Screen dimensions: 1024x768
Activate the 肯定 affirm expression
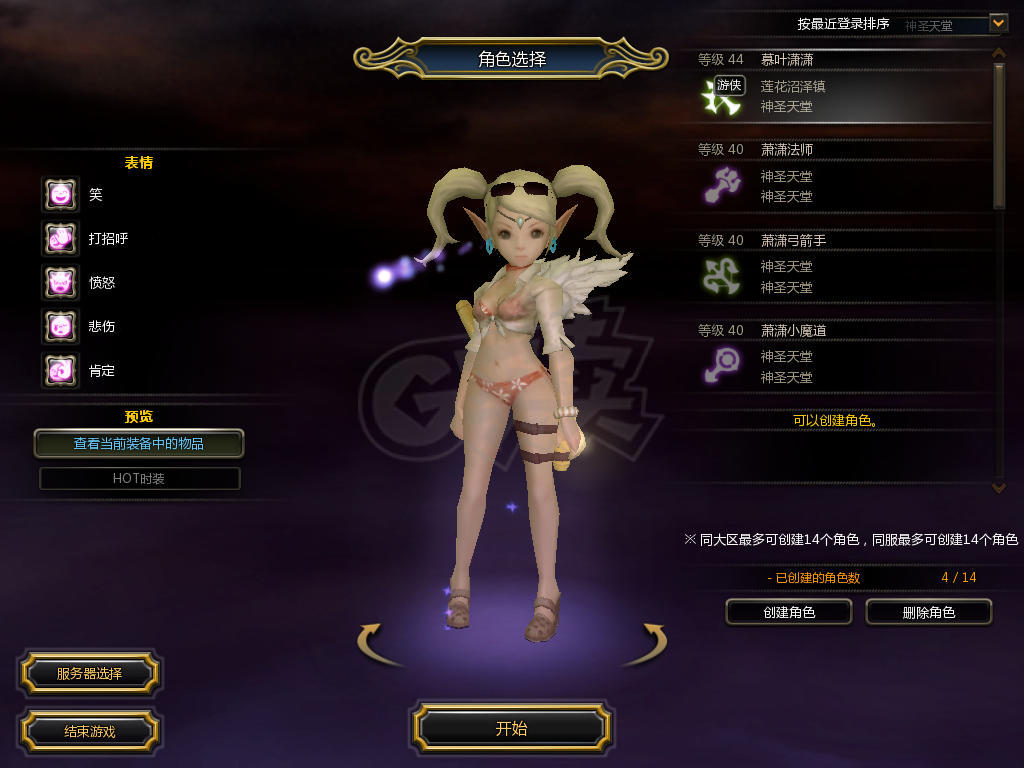point(60,371)
